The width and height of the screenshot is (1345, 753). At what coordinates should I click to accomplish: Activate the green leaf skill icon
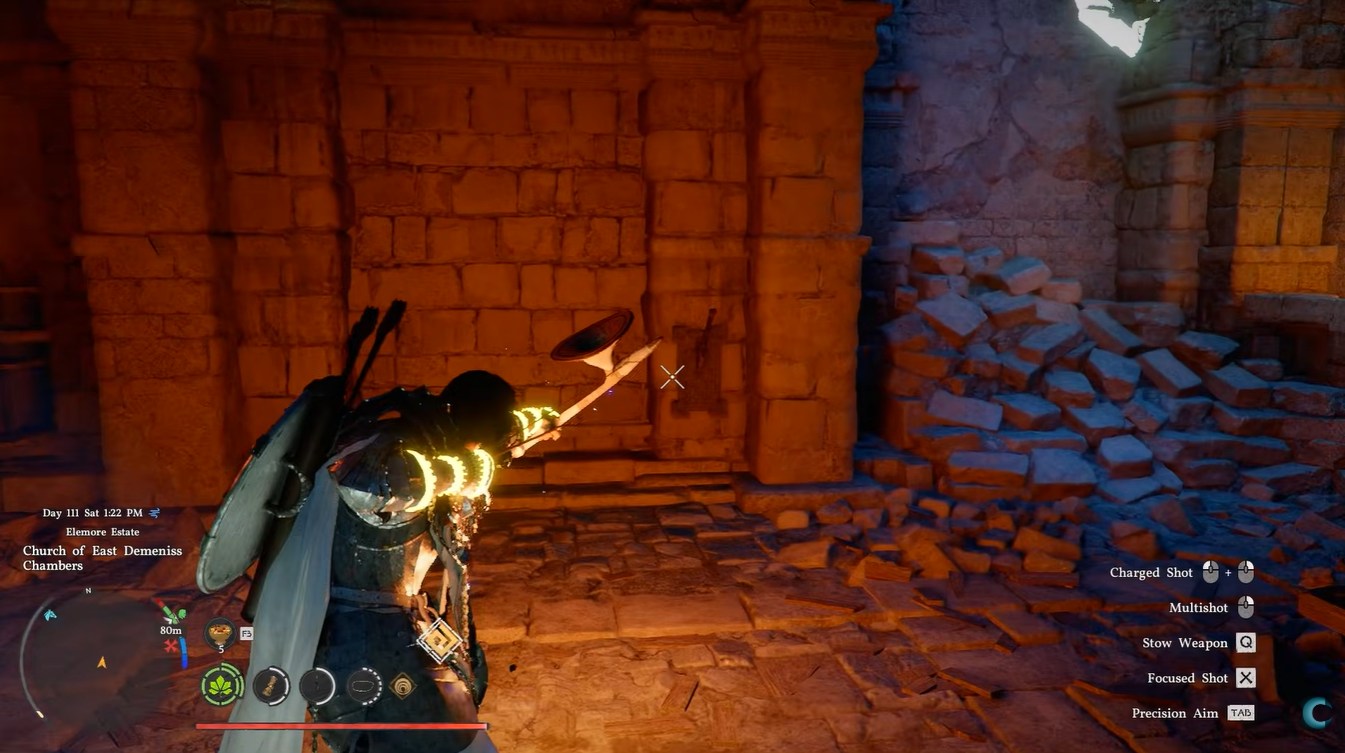pyautogui.click(x=222, y=686)
